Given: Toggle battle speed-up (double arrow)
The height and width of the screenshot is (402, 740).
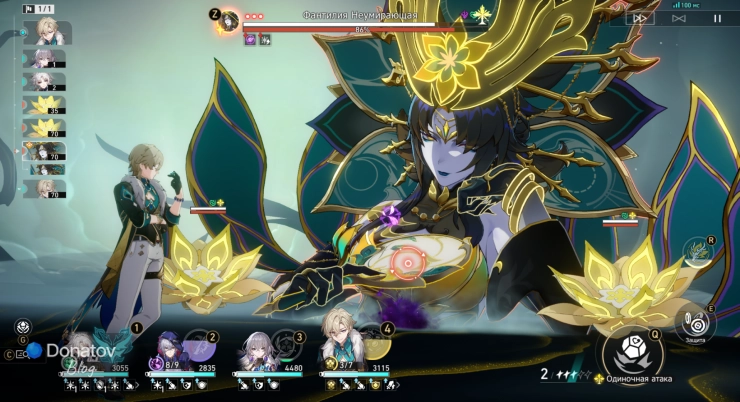Looking at the screenshot, I should tap(640, 18).
